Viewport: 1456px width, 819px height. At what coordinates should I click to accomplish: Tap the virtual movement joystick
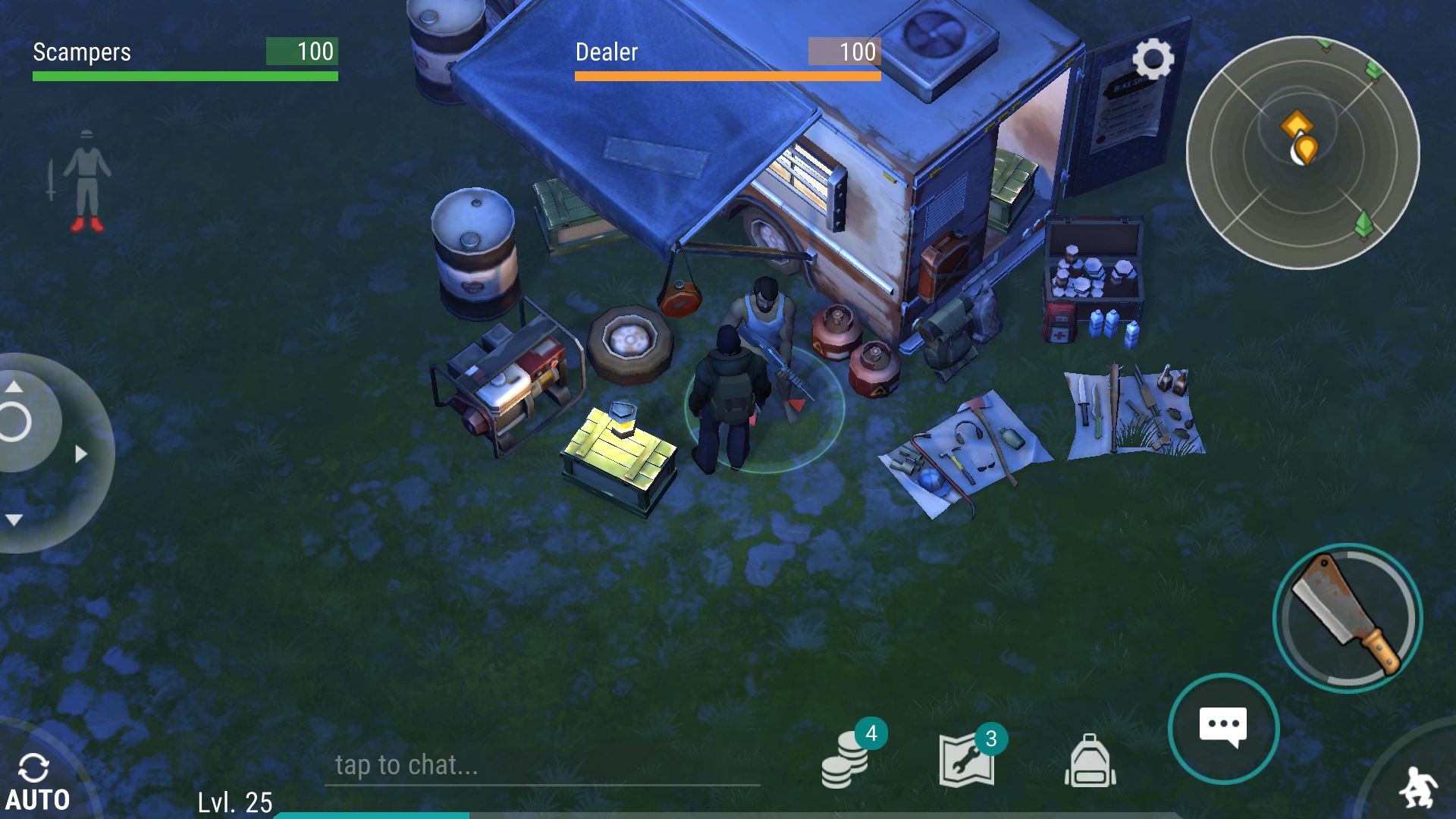(30, 453)
